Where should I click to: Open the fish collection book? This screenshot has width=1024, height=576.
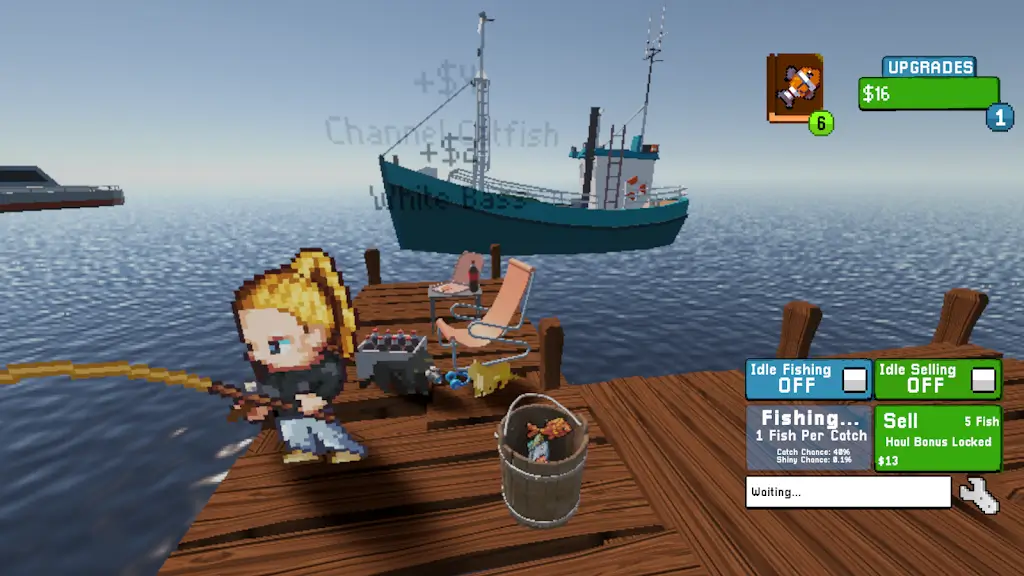[x=795, y=87]
